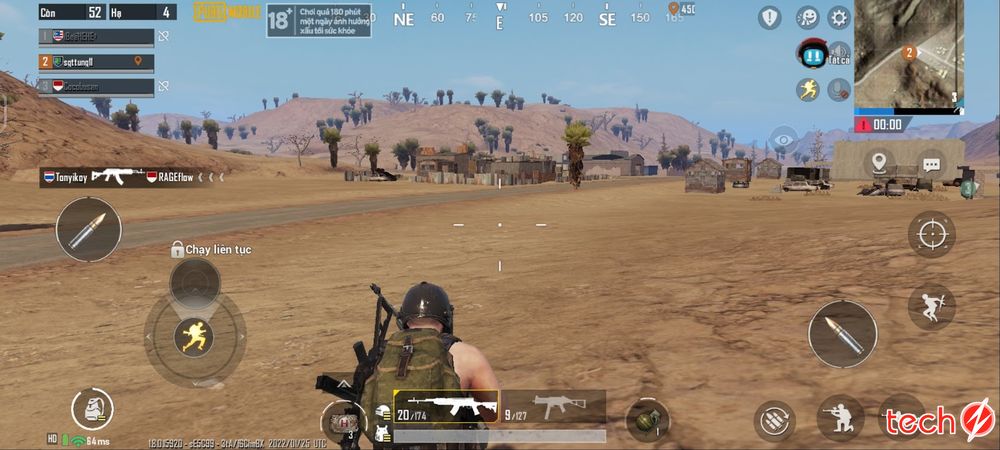This screenshot has width=1000, height=450.
Task: Reload weapon with the ammo reload button
Action: pyautogui.click(x=774, y=419)
